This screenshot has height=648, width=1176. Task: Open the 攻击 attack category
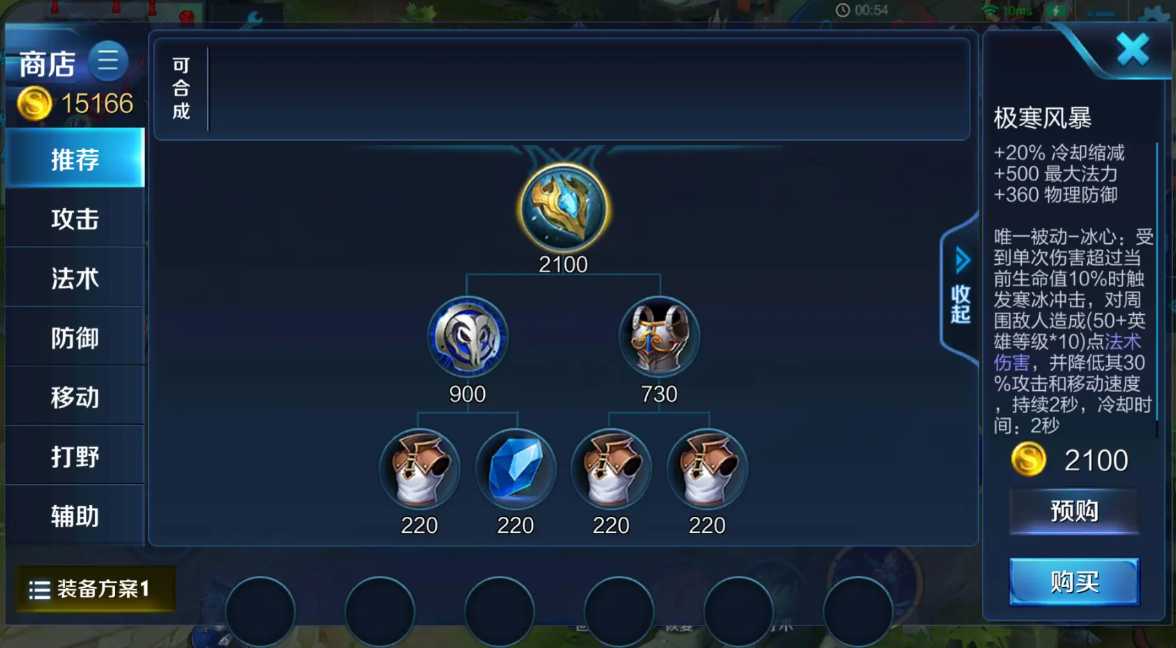[x=75, y=219]
